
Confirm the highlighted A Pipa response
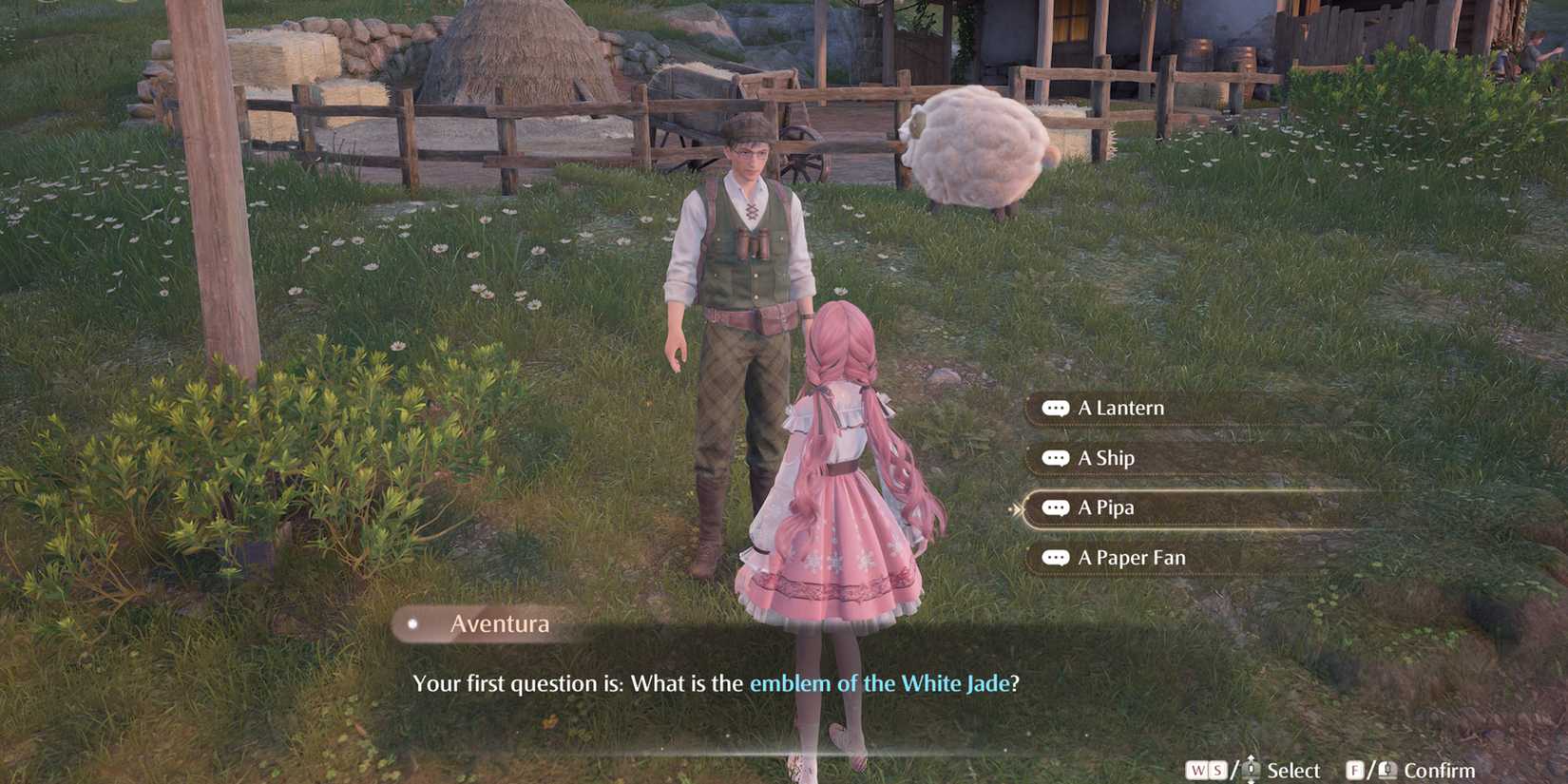coord(1105,507)
